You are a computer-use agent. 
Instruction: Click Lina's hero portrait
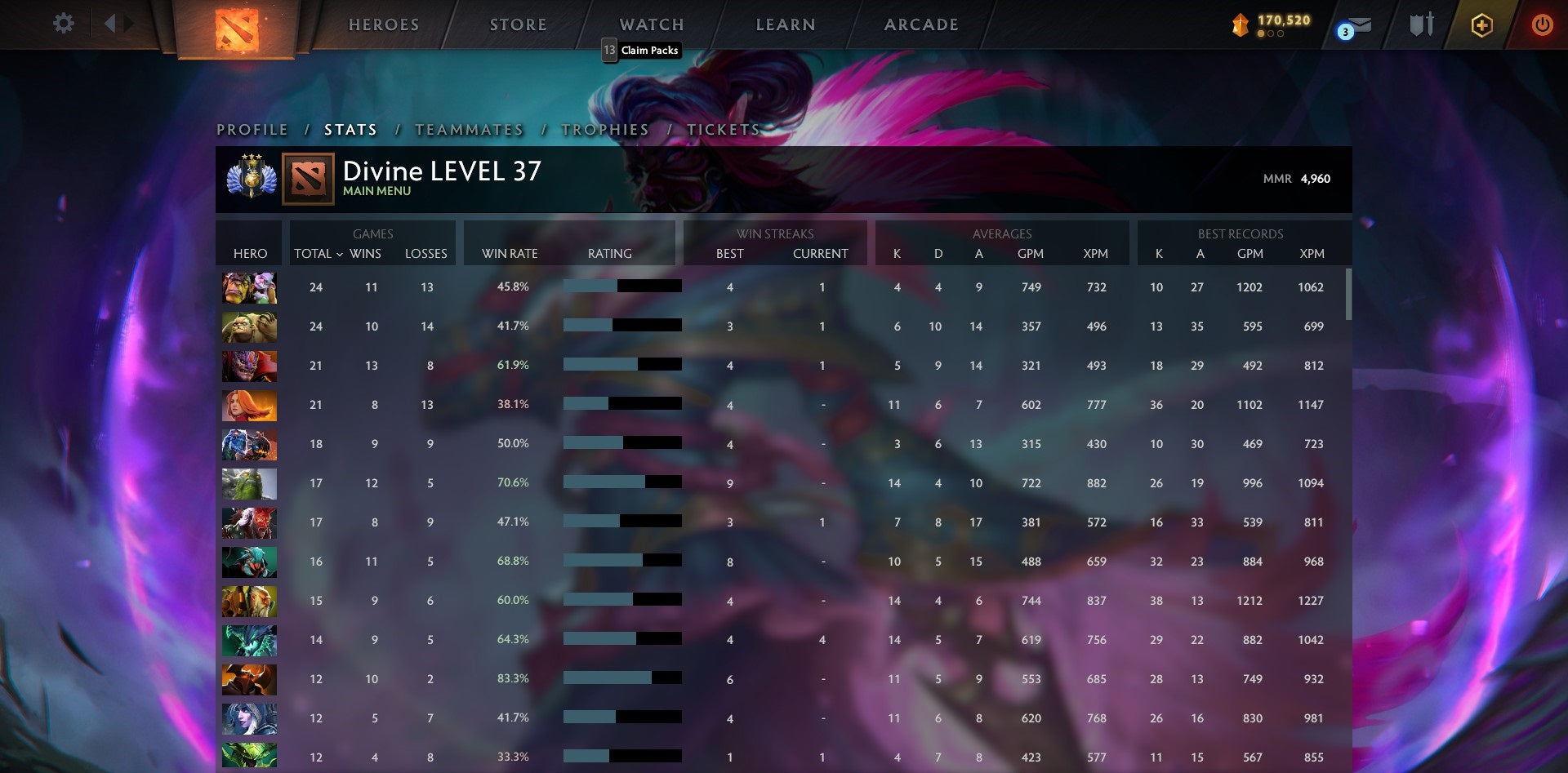pyautogui.click(x=249, y=405)
